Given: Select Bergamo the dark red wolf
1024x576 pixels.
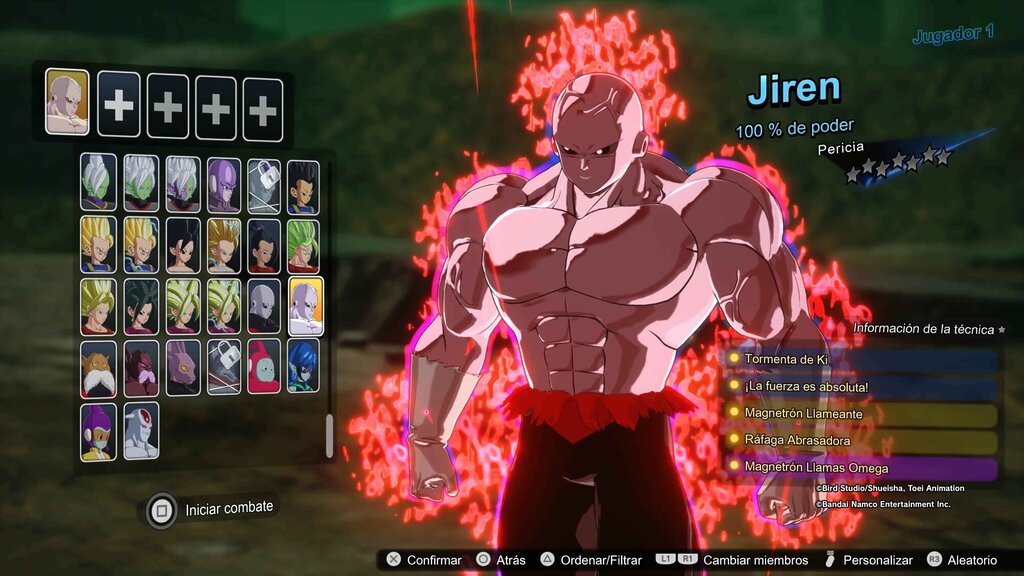Looking at the screenshot, I should click(140, 368).
